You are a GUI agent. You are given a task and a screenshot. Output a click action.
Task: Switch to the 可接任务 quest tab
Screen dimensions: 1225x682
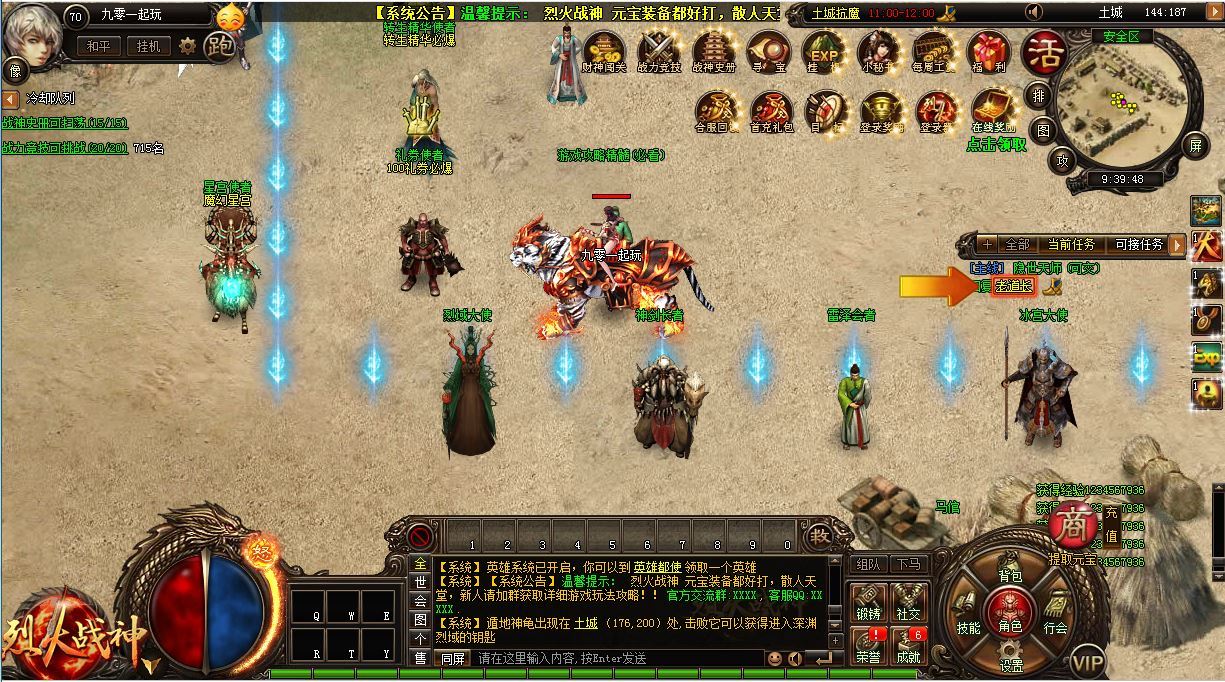(x=1138, y=244)
